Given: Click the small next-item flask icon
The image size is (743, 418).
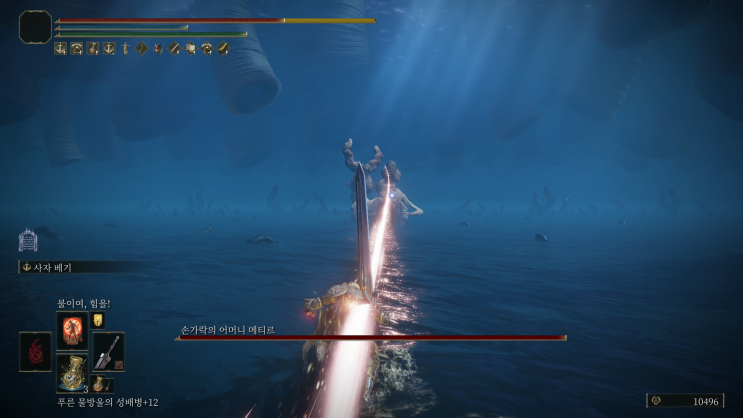Looking at the screenshot, I should coord(100,384).
